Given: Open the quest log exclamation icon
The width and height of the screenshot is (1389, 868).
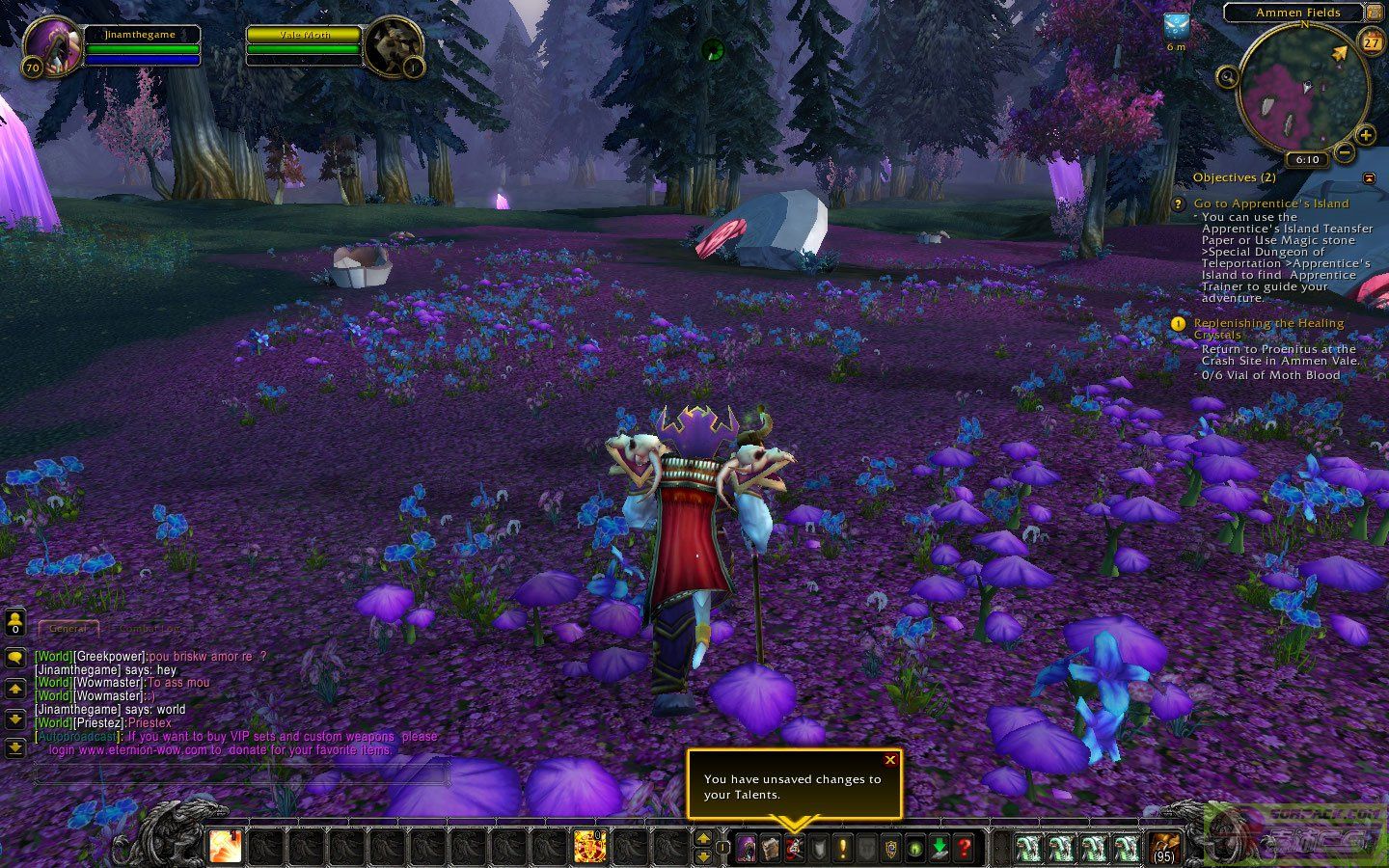Looking at the screenshot, I should tap(843, 849).
